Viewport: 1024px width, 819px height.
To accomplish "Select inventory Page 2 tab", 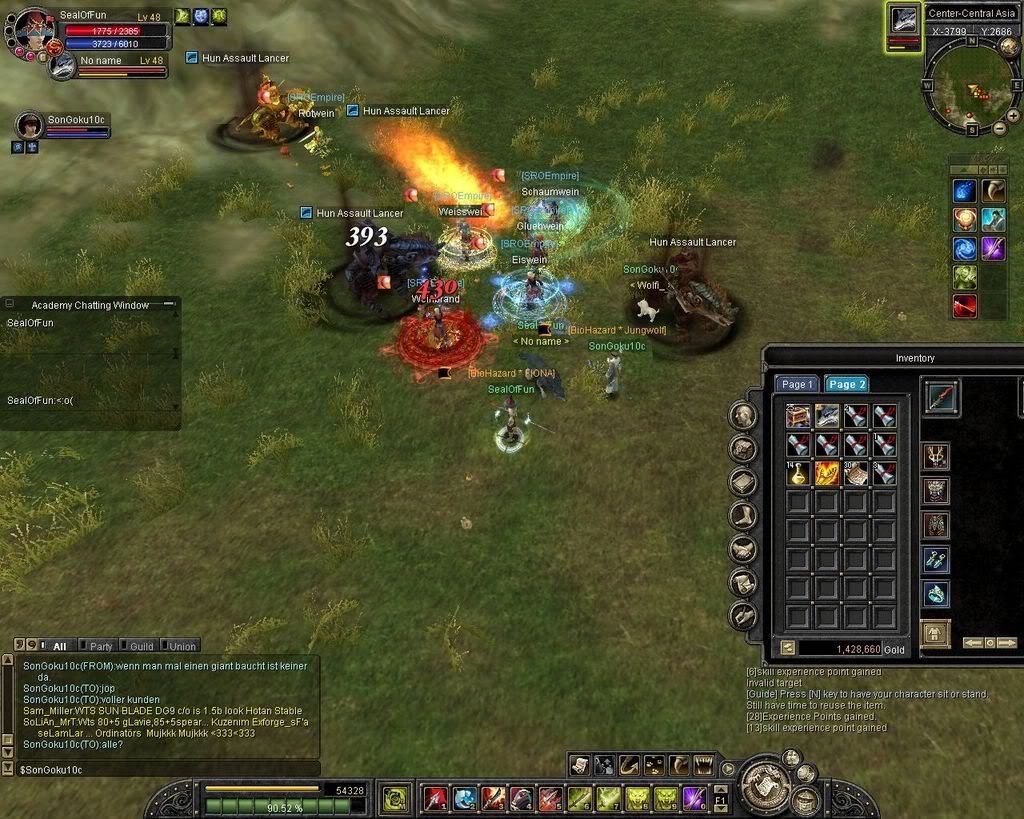I will tap(846, 384).
